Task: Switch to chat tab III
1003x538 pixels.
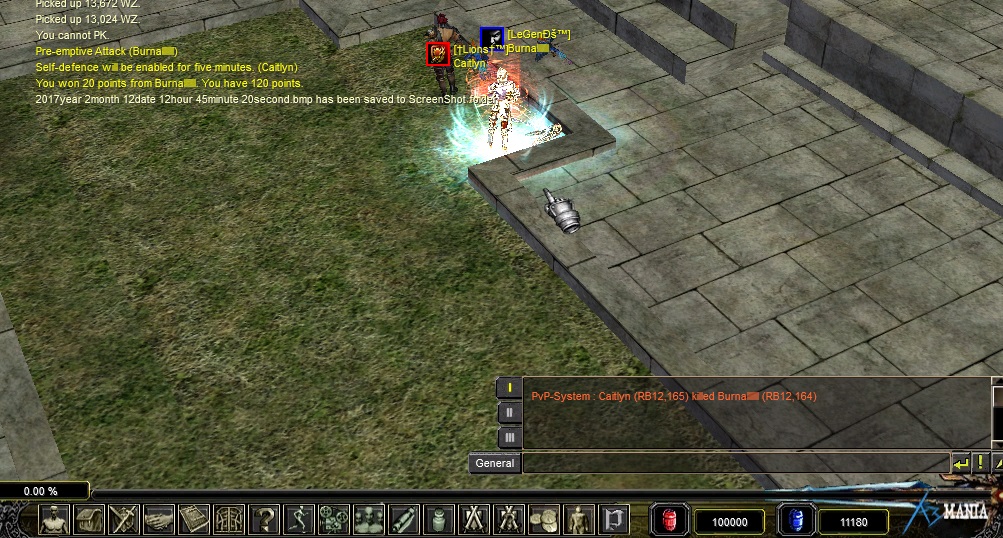Action: click(x=510, y=437)
